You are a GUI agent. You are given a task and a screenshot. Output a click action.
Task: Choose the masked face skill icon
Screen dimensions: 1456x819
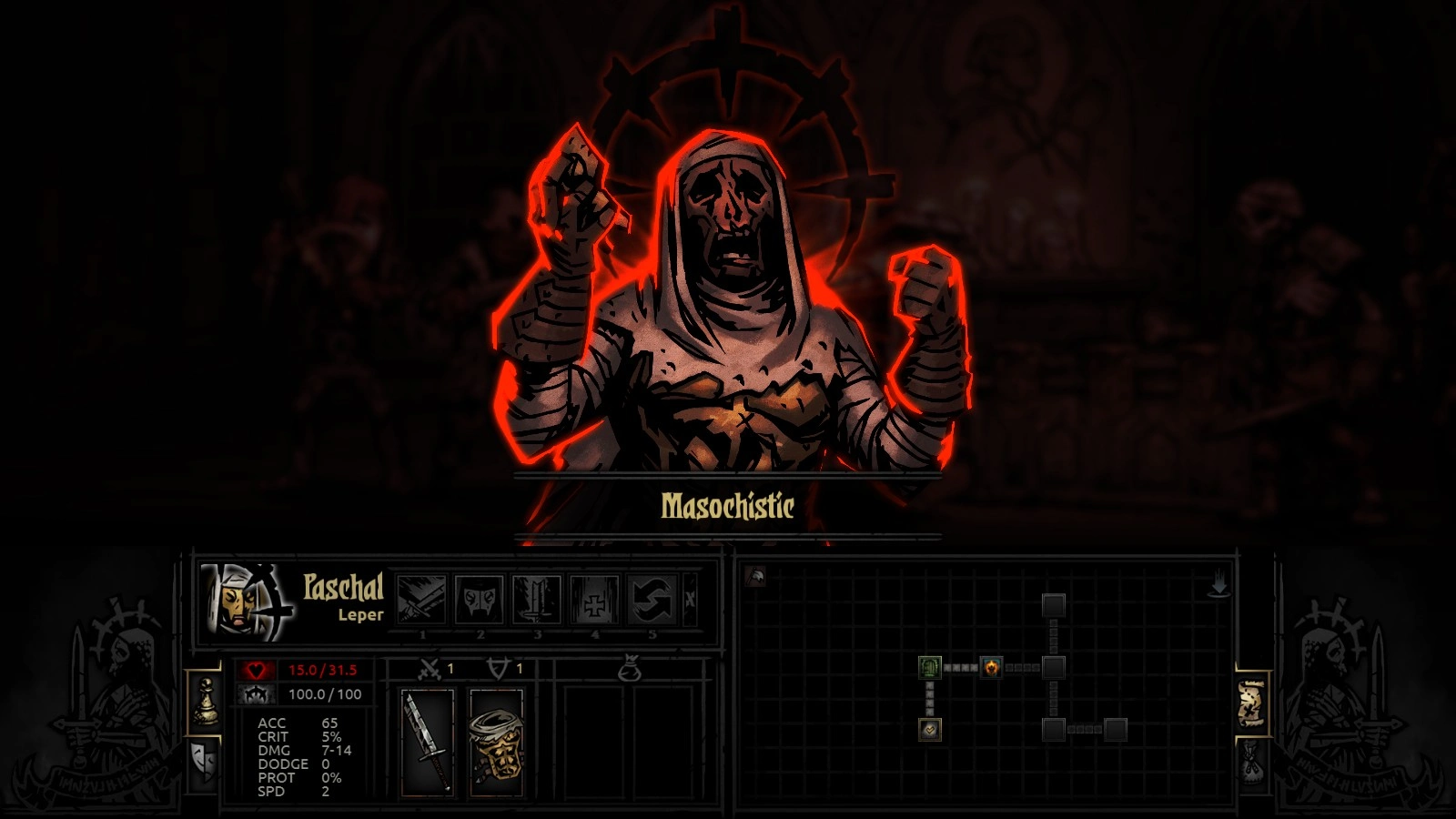480,600
